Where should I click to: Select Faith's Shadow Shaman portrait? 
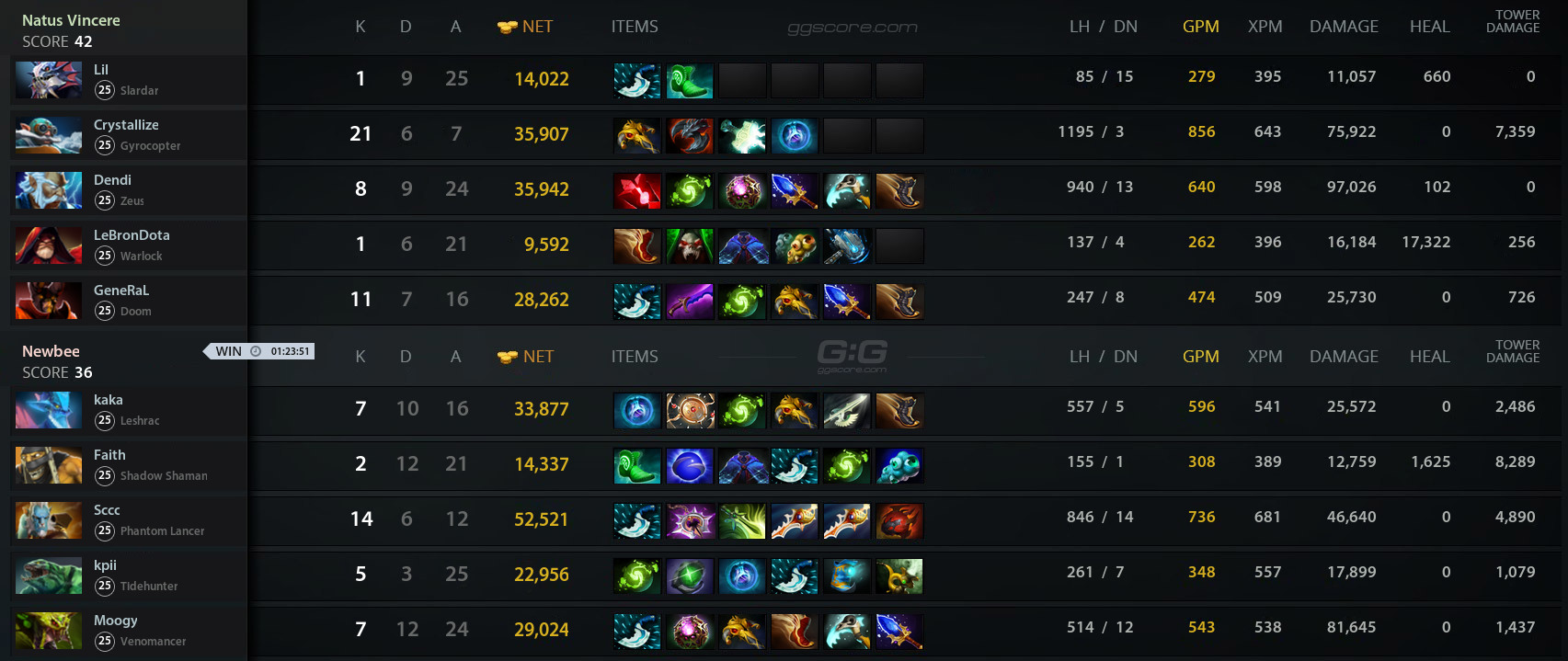click(49, 465)
